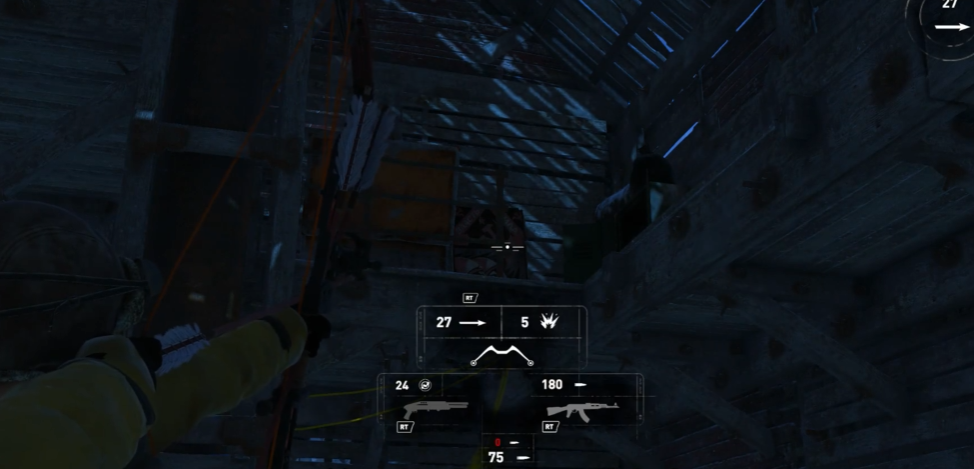Image resolution: width=974 pixels, height=469 pixels.
Task: Select the explosive arrow ammo icon
Action: (549, 322)
